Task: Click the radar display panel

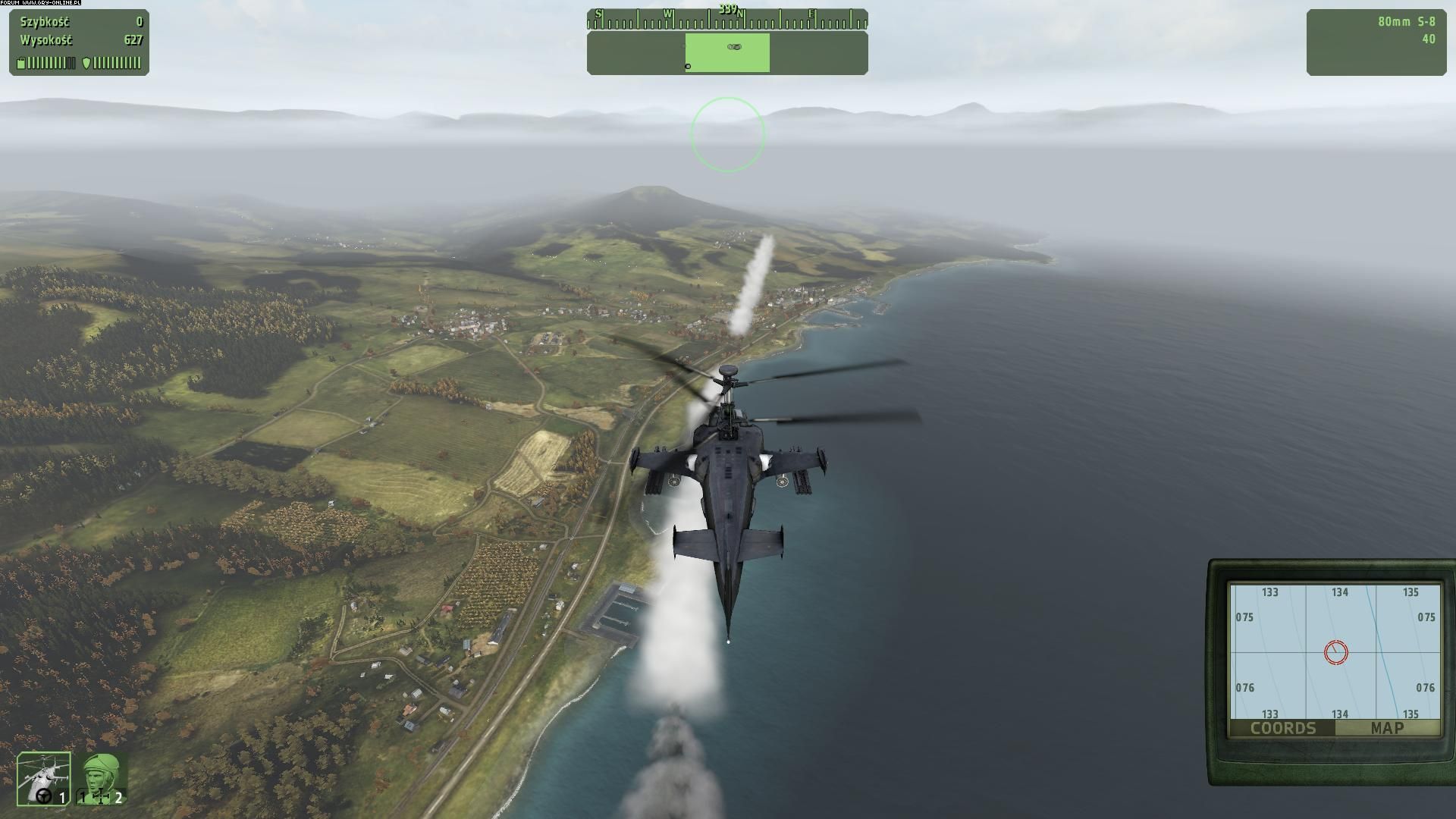Action: tap(727, 52)
